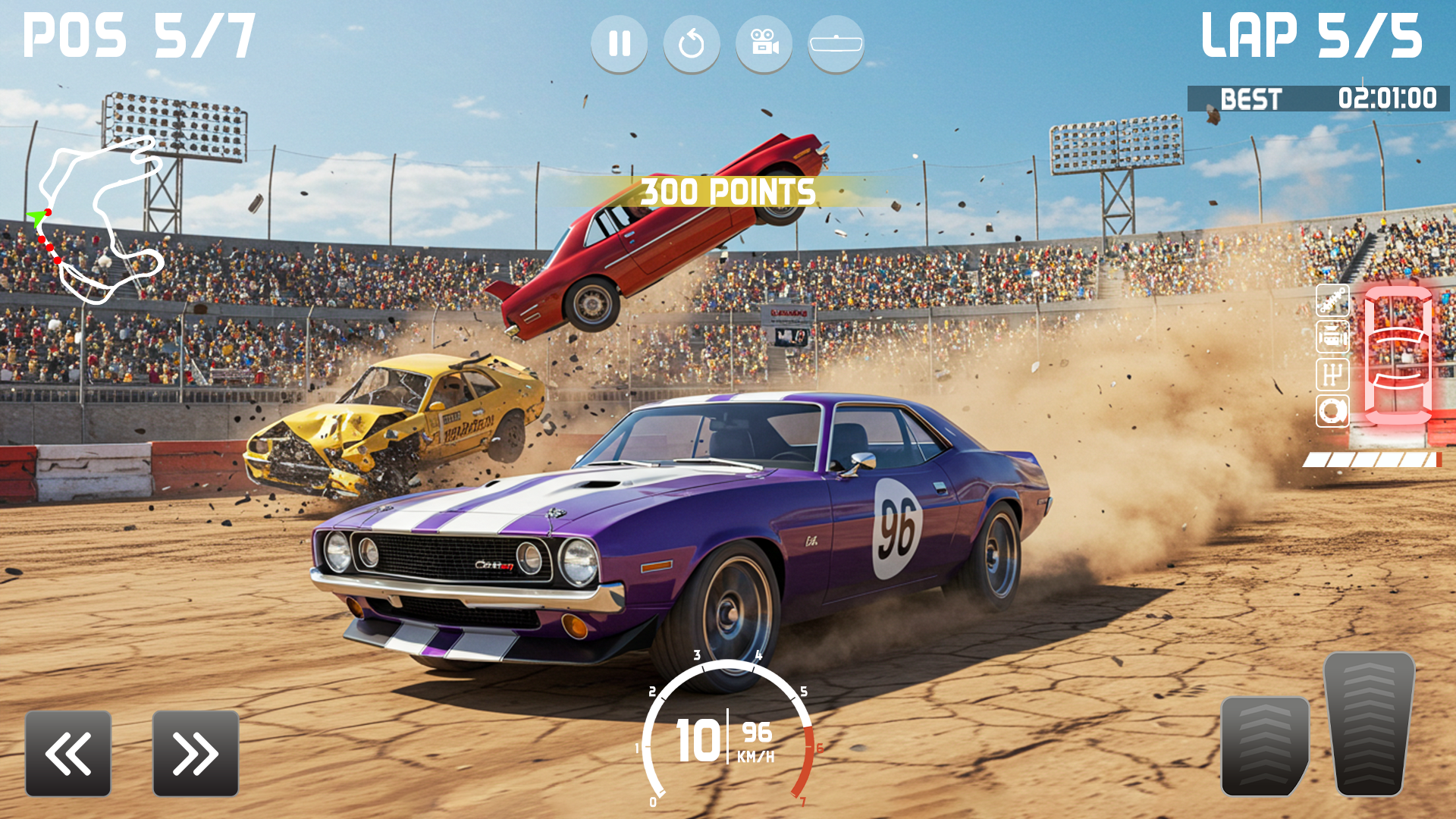Pause the race

point(620,43)
